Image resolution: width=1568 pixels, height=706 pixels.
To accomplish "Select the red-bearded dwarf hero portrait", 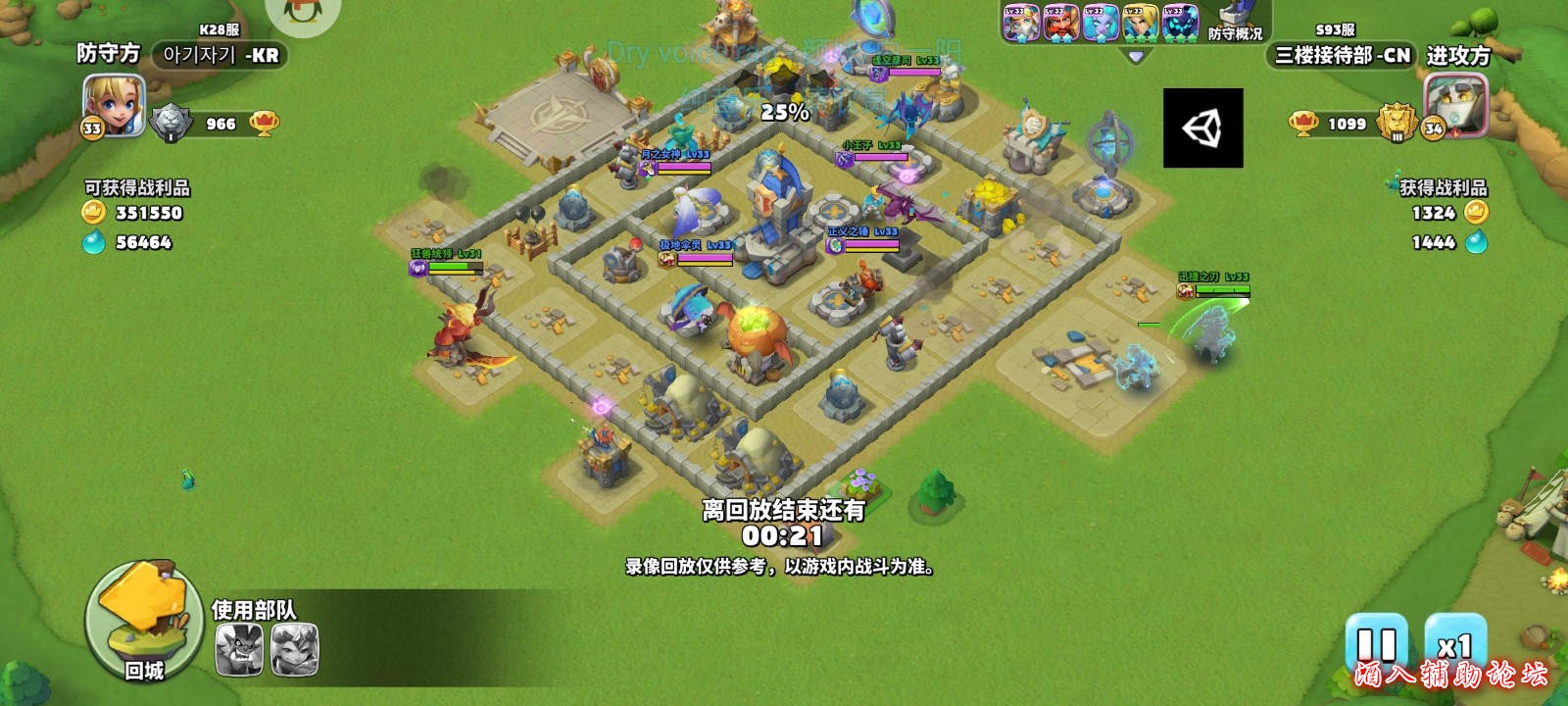I will [x=1060, y=23].
